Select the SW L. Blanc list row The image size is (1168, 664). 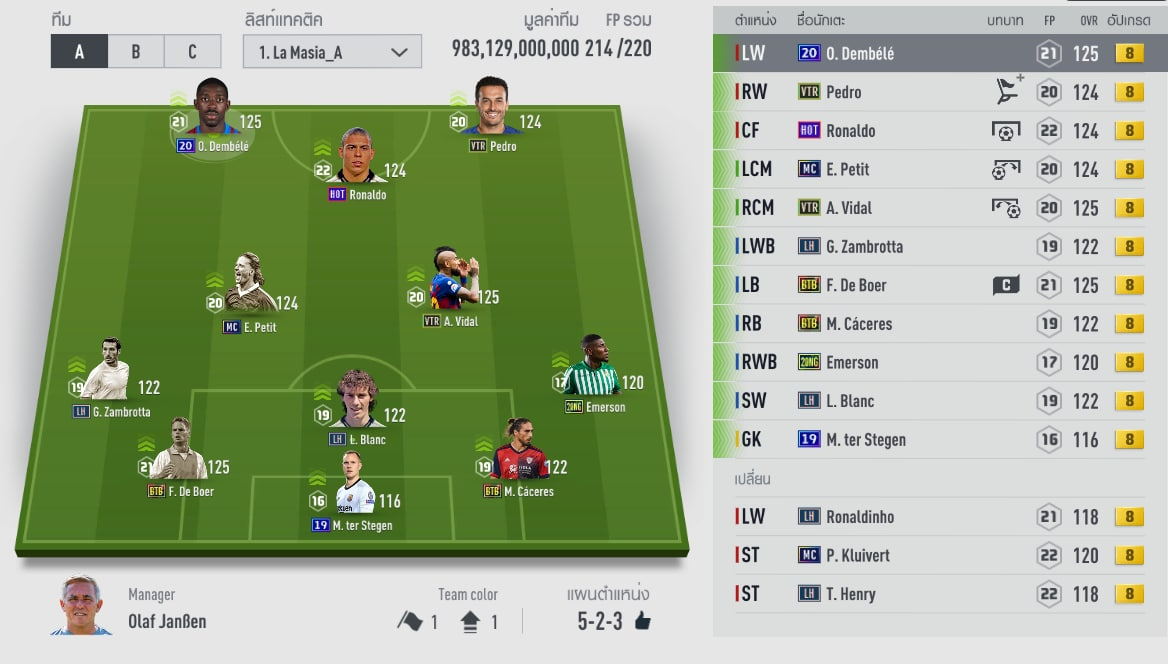pyautogui.click(x=940, y=401)
